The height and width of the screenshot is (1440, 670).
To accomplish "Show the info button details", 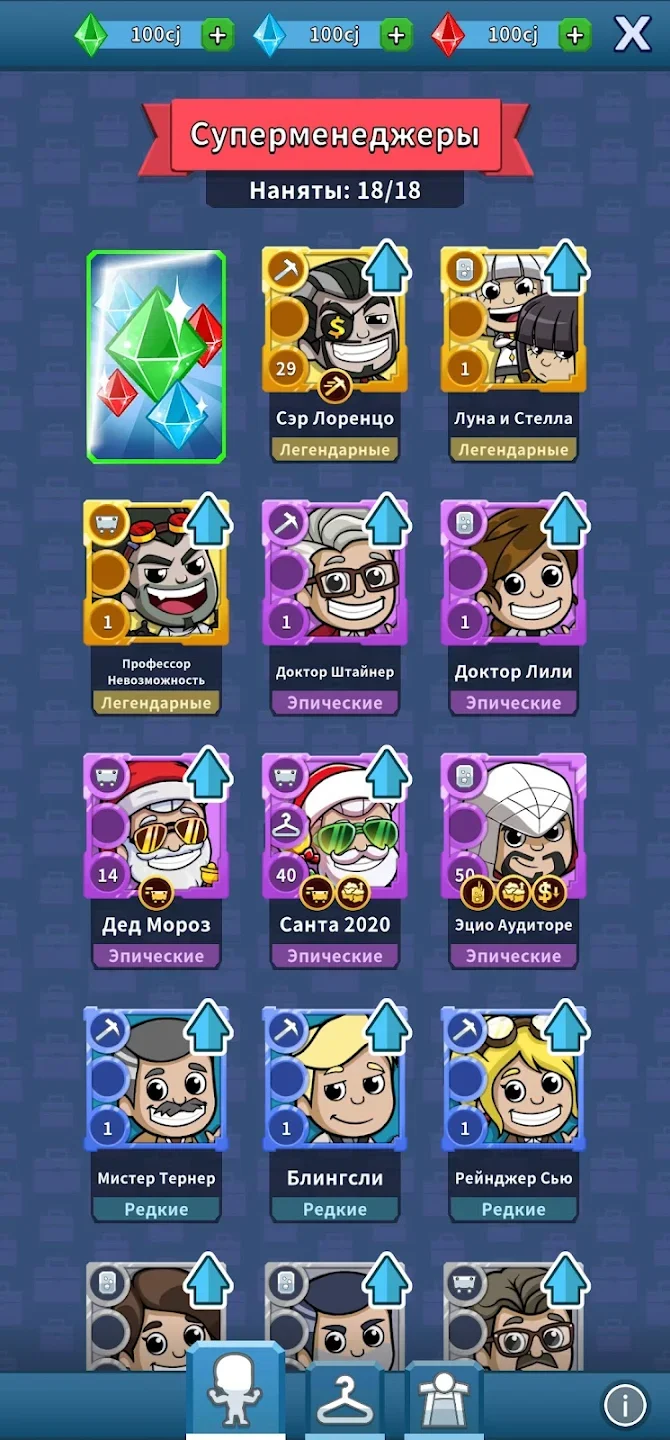I will [625, 1405].
